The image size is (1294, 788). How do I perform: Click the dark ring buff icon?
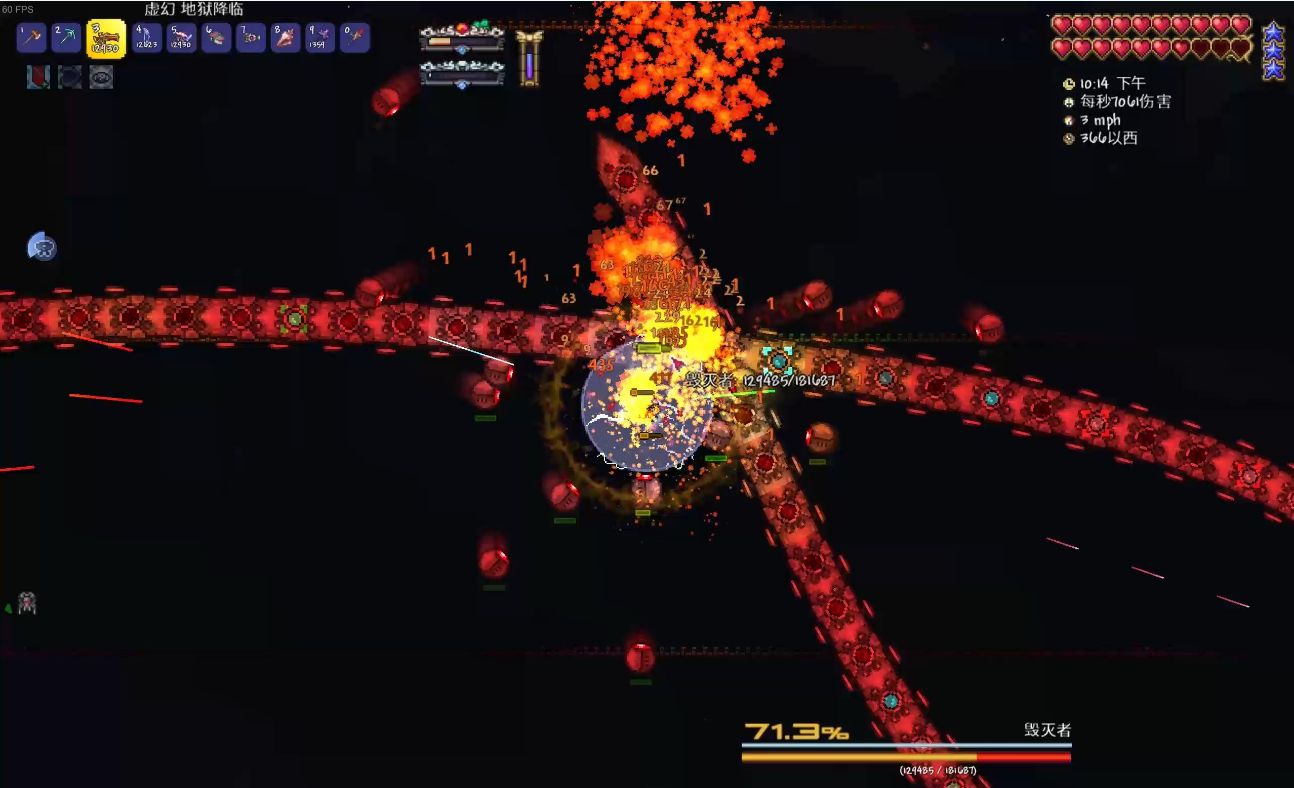(70, 77)
